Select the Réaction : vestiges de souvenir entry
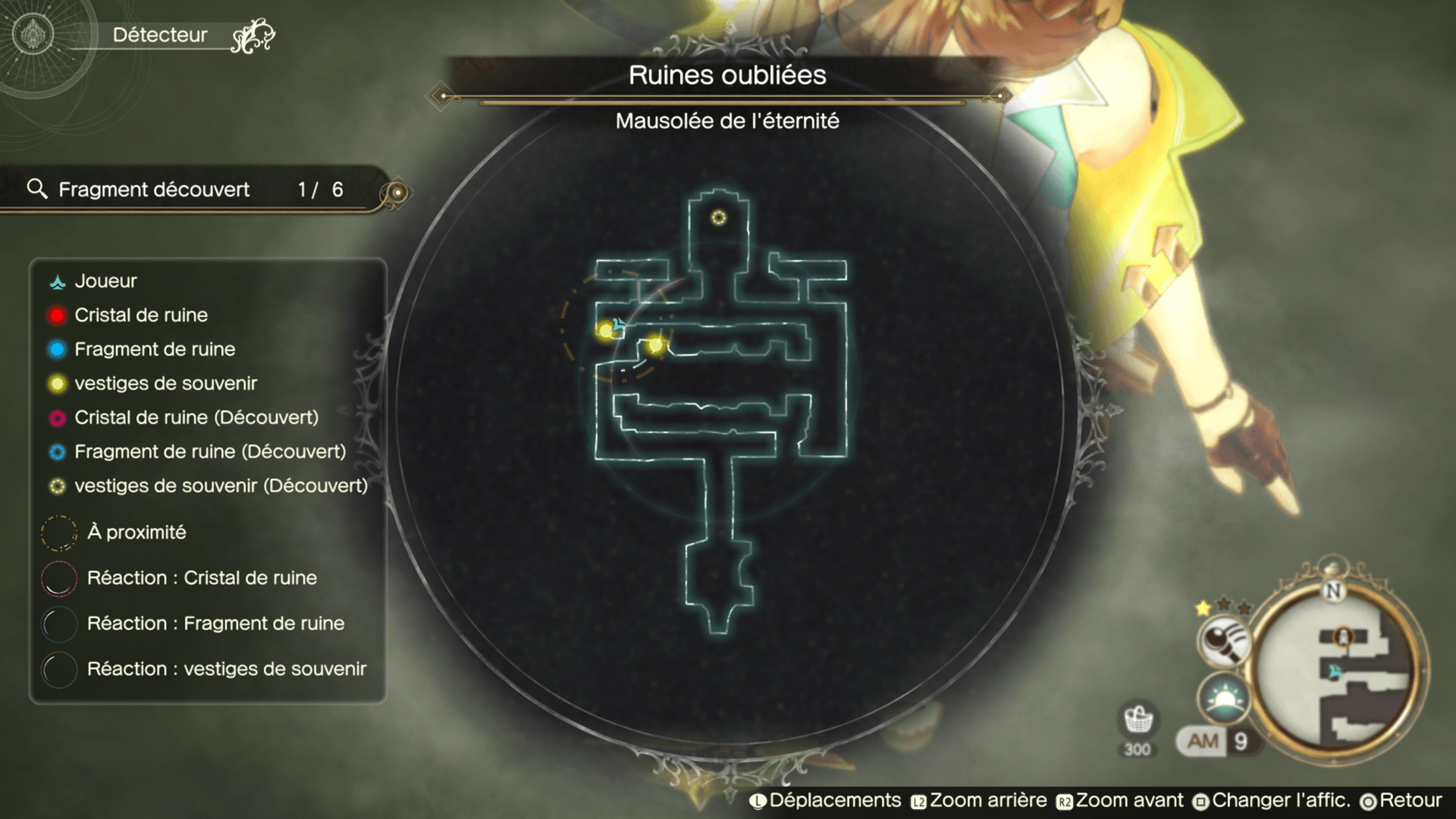 pyautogui.click(x=226, y=669)
